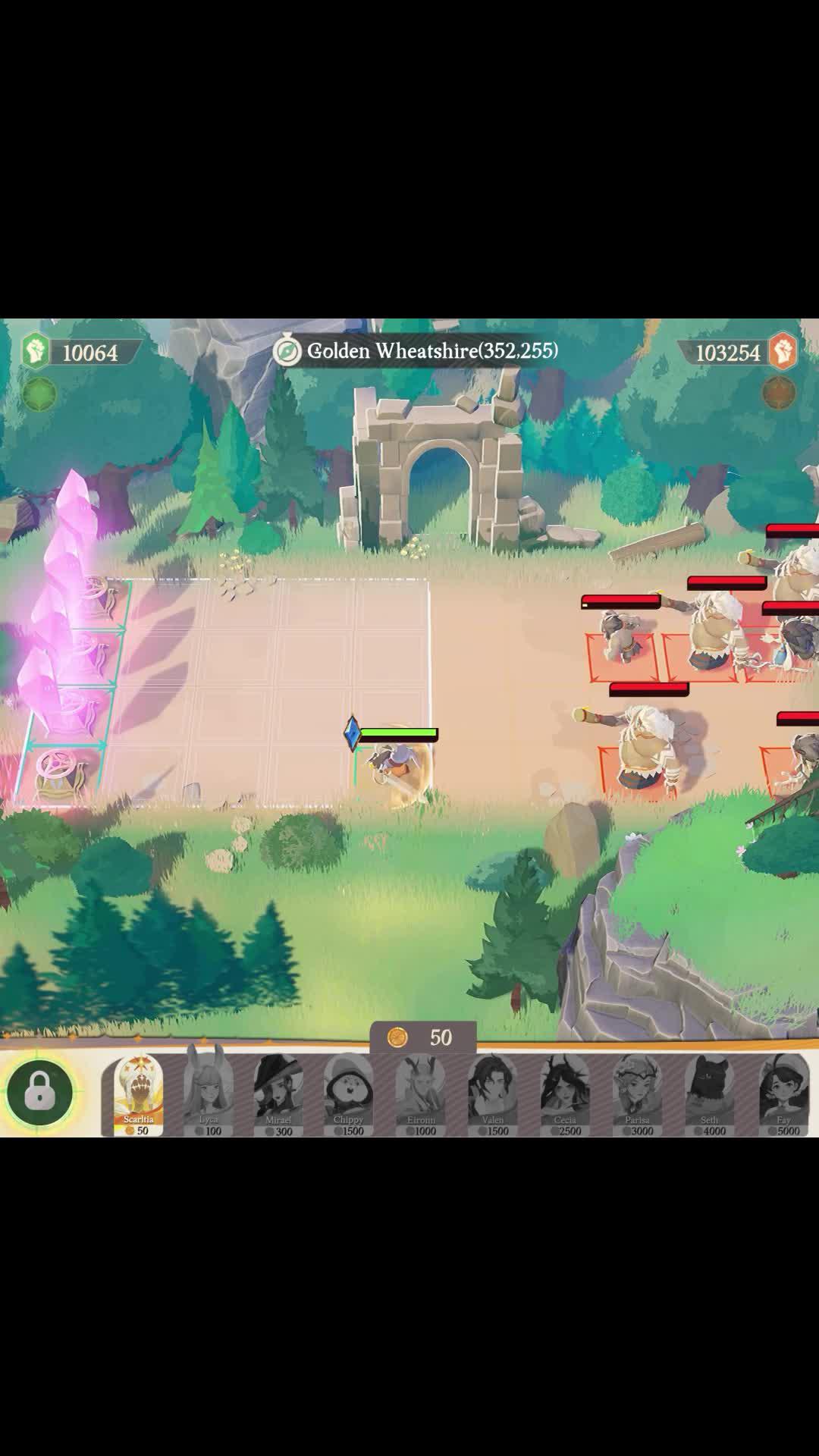819x1456 pixels.
Task: Select the Chippy hero card
Action: click(x=349, y=1093)
